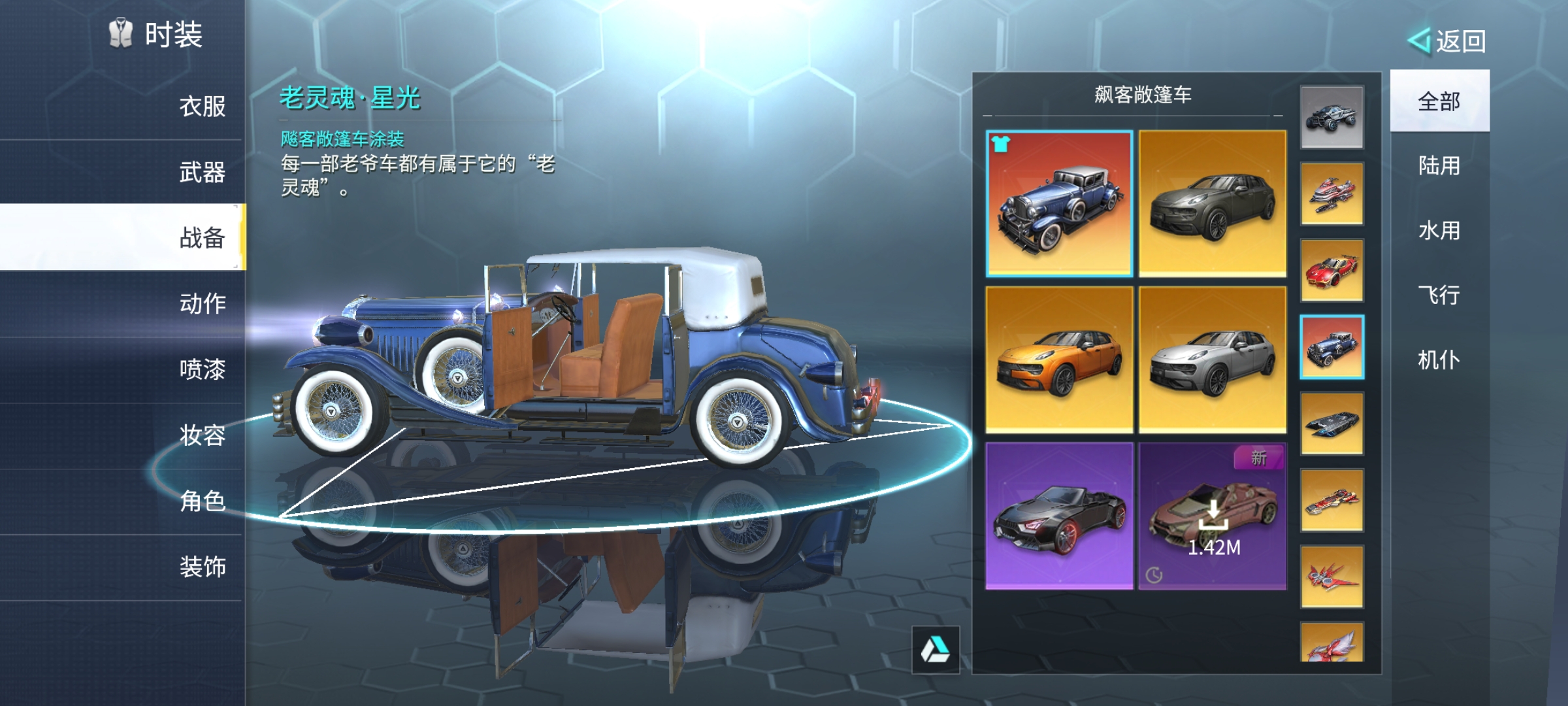Click the white triangle logo button
The height and width of the screenshot is (706, 1568).
pos(936,650)
